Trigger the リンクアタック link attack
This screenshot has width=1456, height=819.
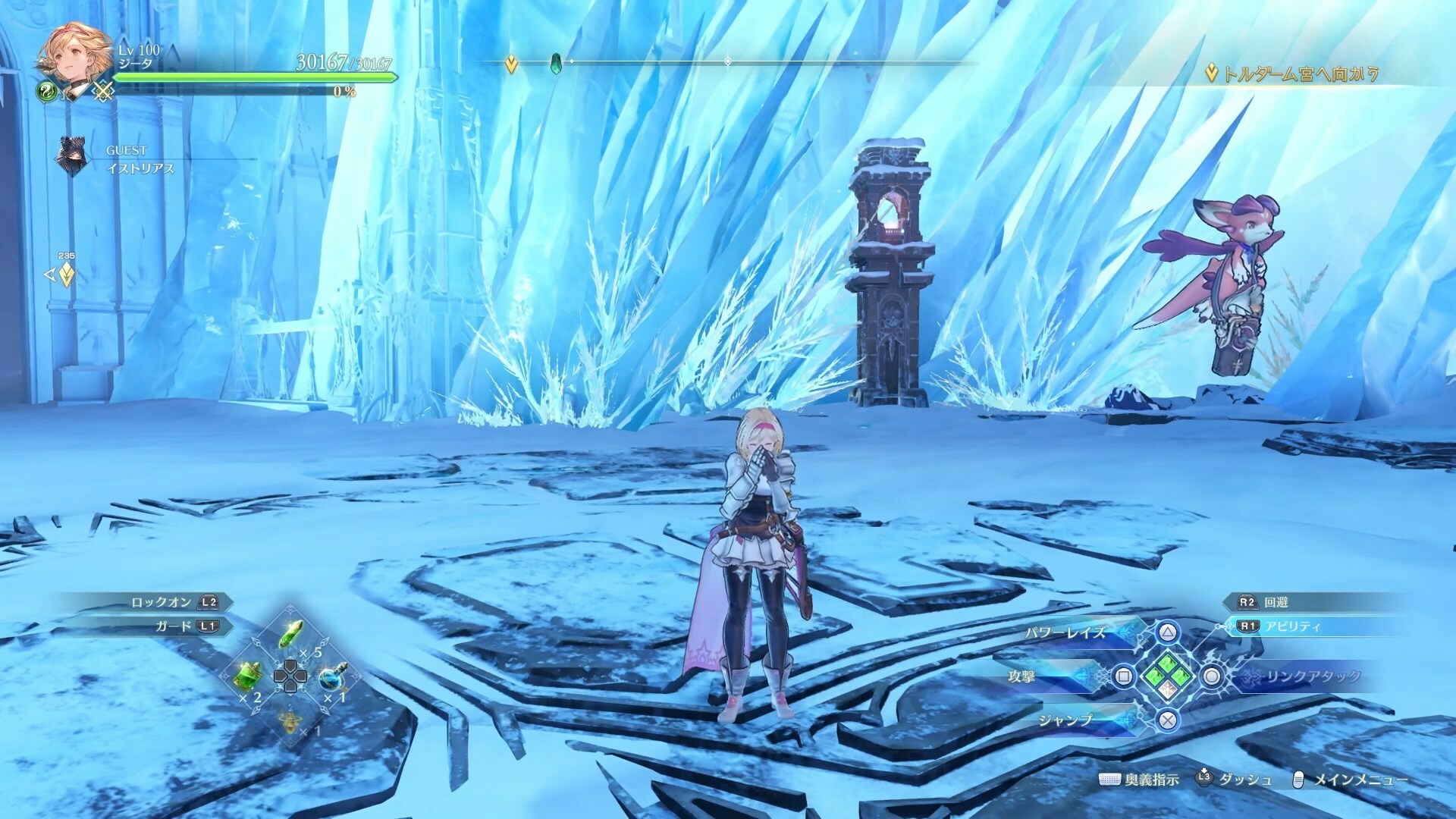coord(1212,676)
